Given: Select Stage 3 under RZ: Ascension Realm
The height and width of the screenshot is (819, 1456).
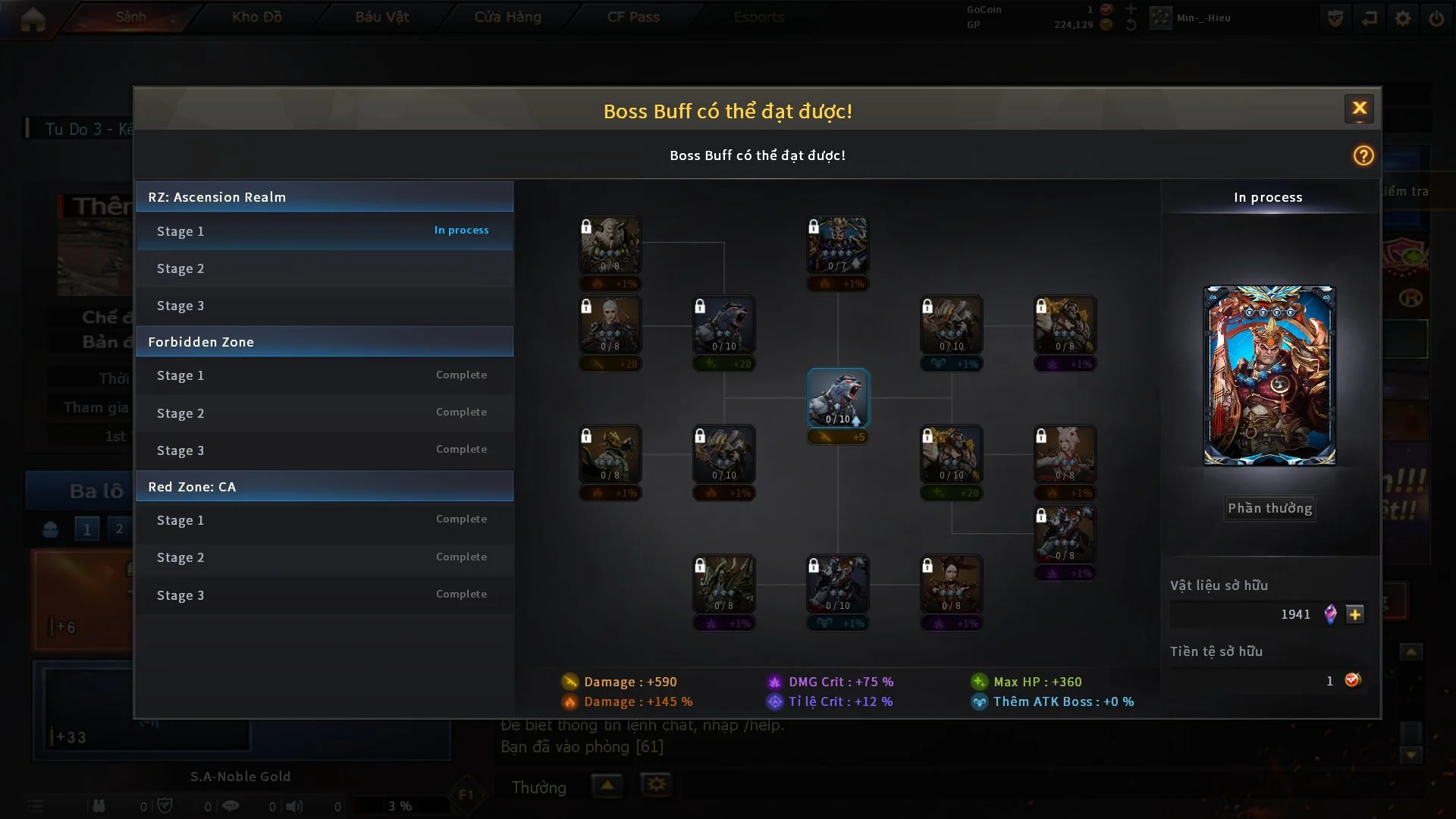Looking at the screenshot, I should [325, 306].
